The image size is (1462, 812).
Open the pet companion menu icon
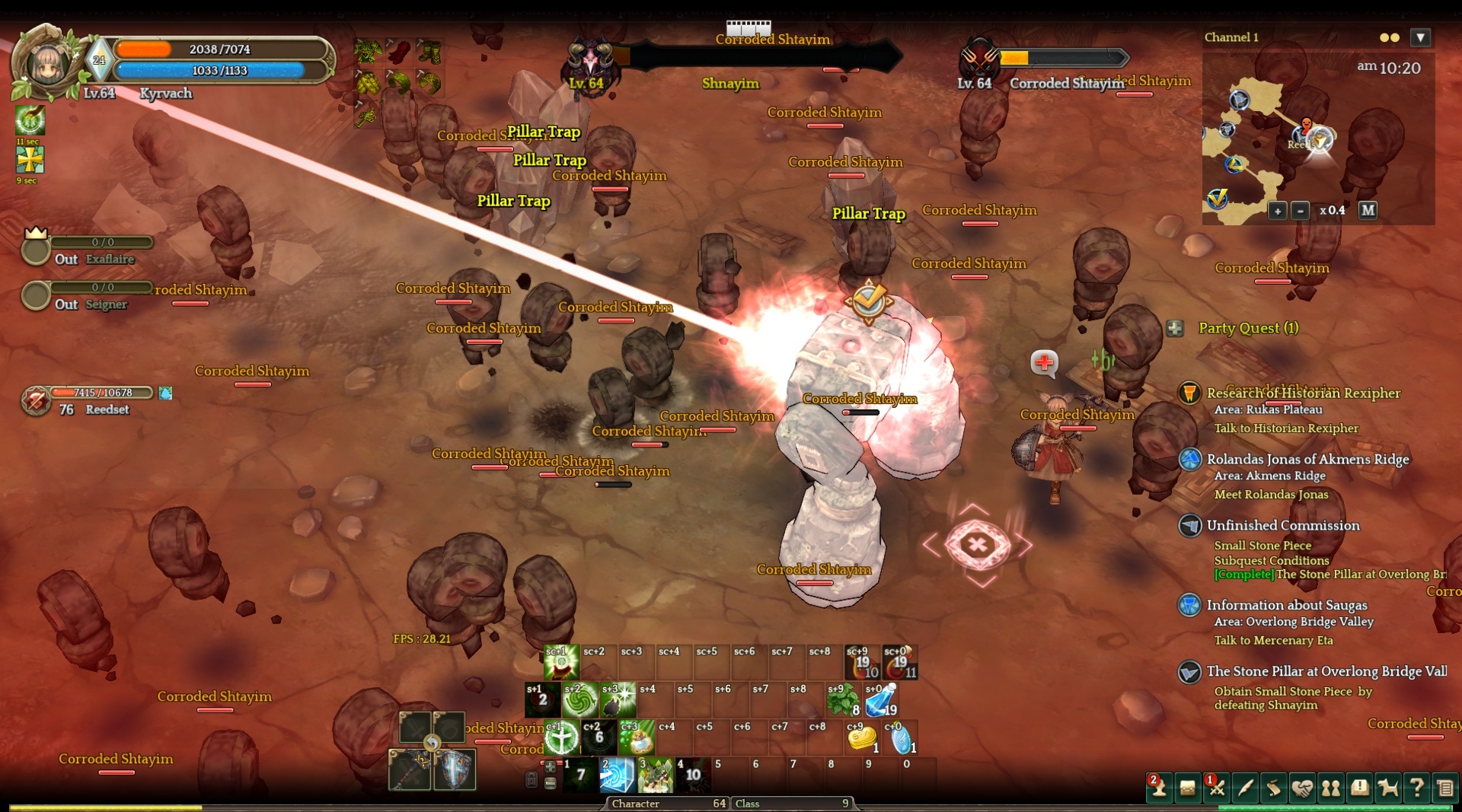coord(1388,788)
